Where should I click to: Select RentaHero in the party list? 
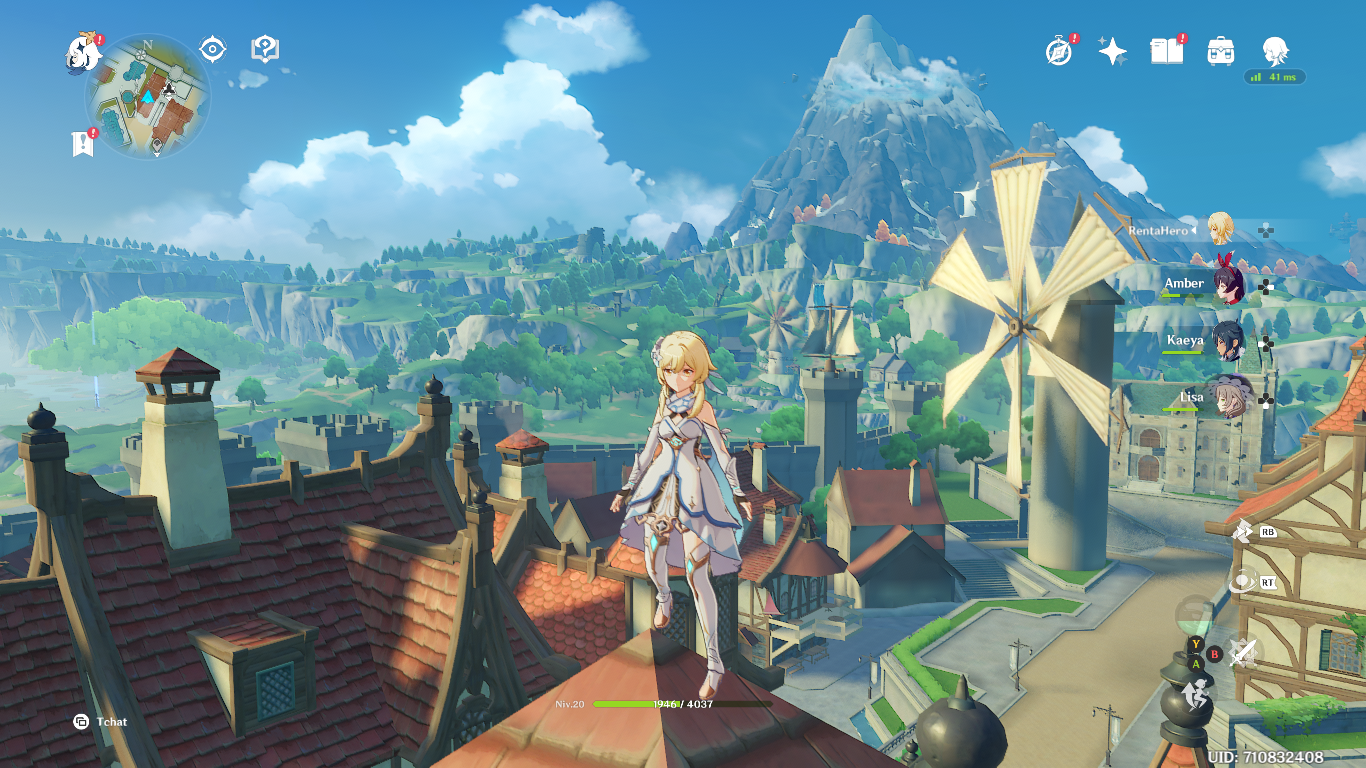tap(1219, 230)
